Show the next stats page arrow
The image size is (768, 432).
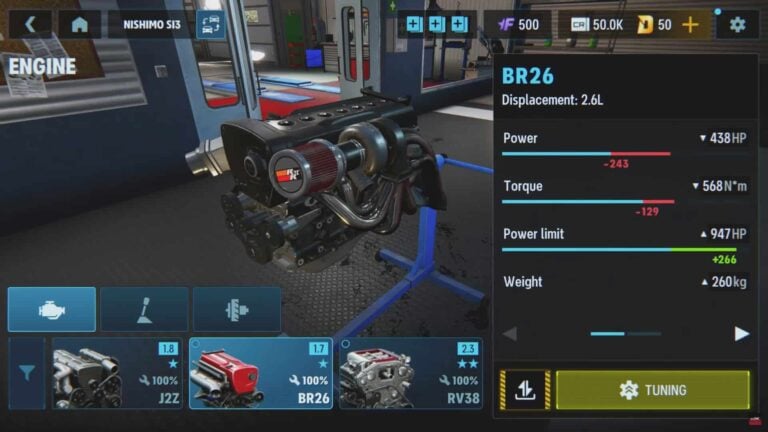coord(741,334)
